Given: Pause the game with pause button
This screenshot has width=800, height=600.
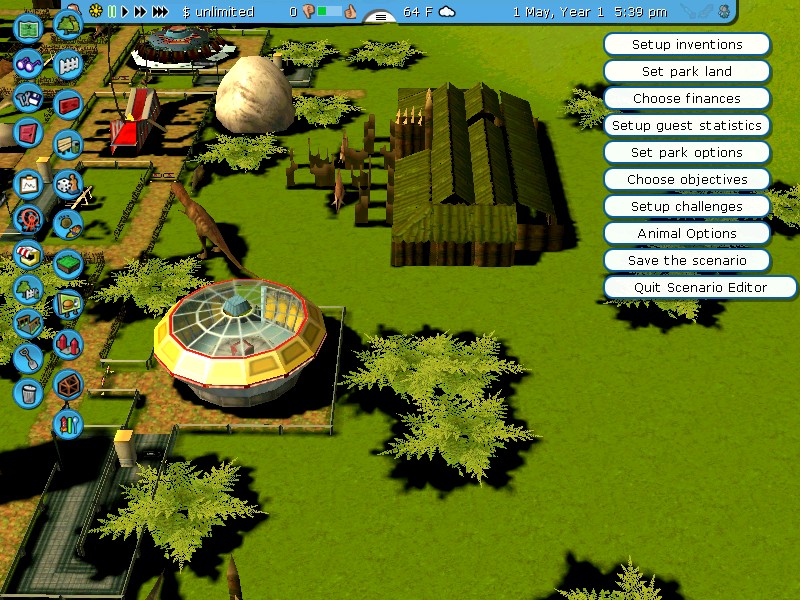Looking at the screenshot, I should coord(112,12).
